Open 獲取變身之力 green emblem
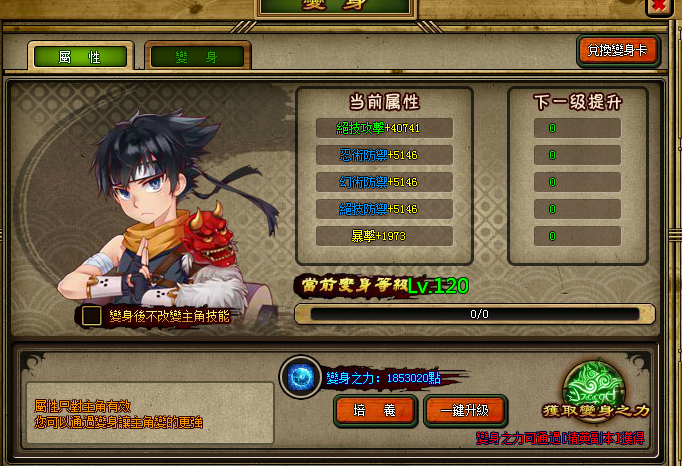 click(595, 388)
